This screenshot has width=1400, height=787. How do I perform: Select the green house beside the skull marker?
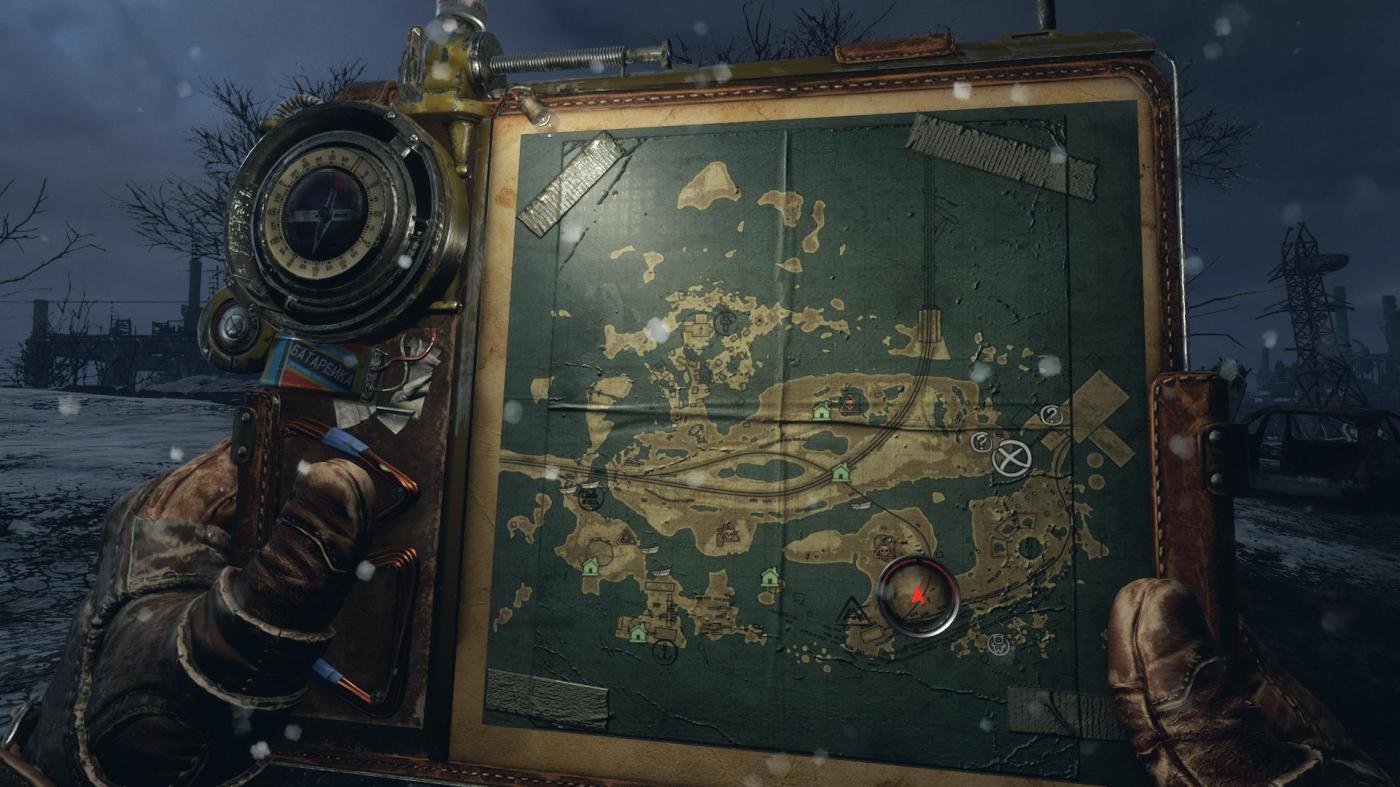pos(822,410)
